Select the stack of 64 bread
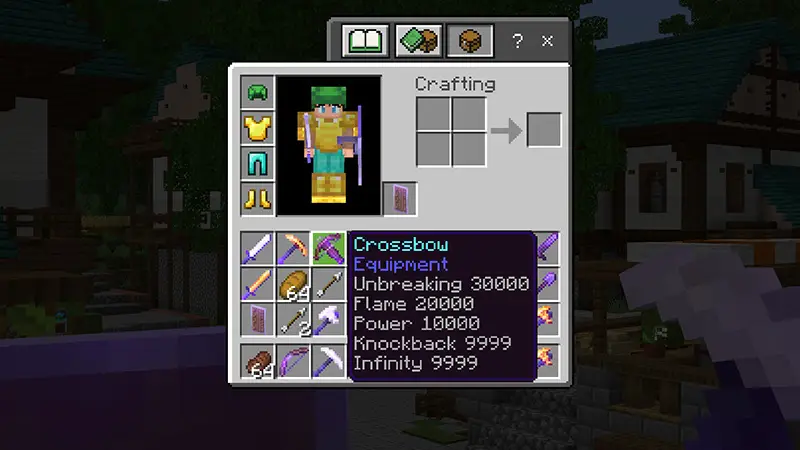The image size is (800, 450). [292, 284]
